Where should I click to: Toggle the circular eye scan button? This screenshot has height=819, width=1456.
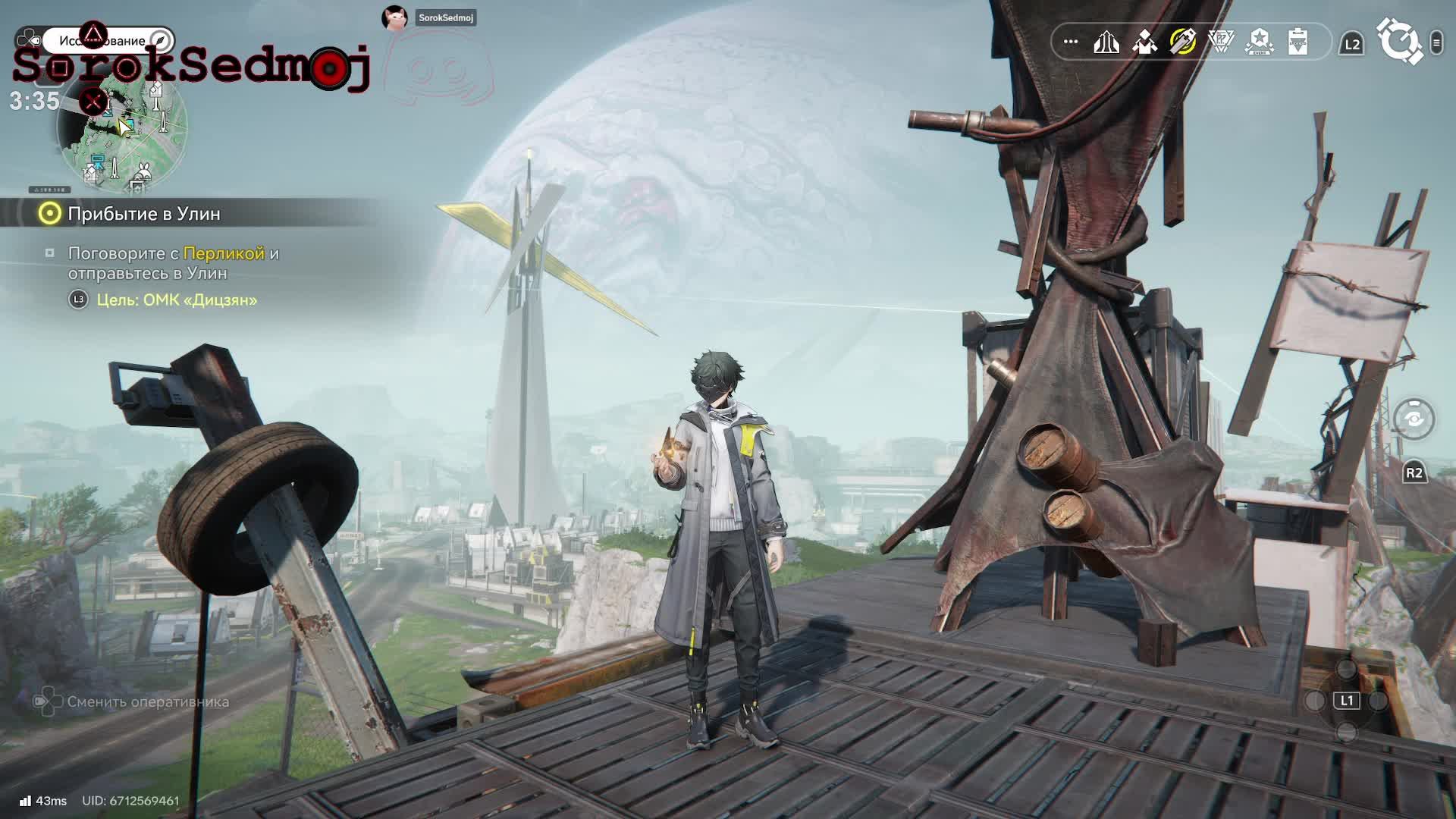click(x=1414, y=419)
